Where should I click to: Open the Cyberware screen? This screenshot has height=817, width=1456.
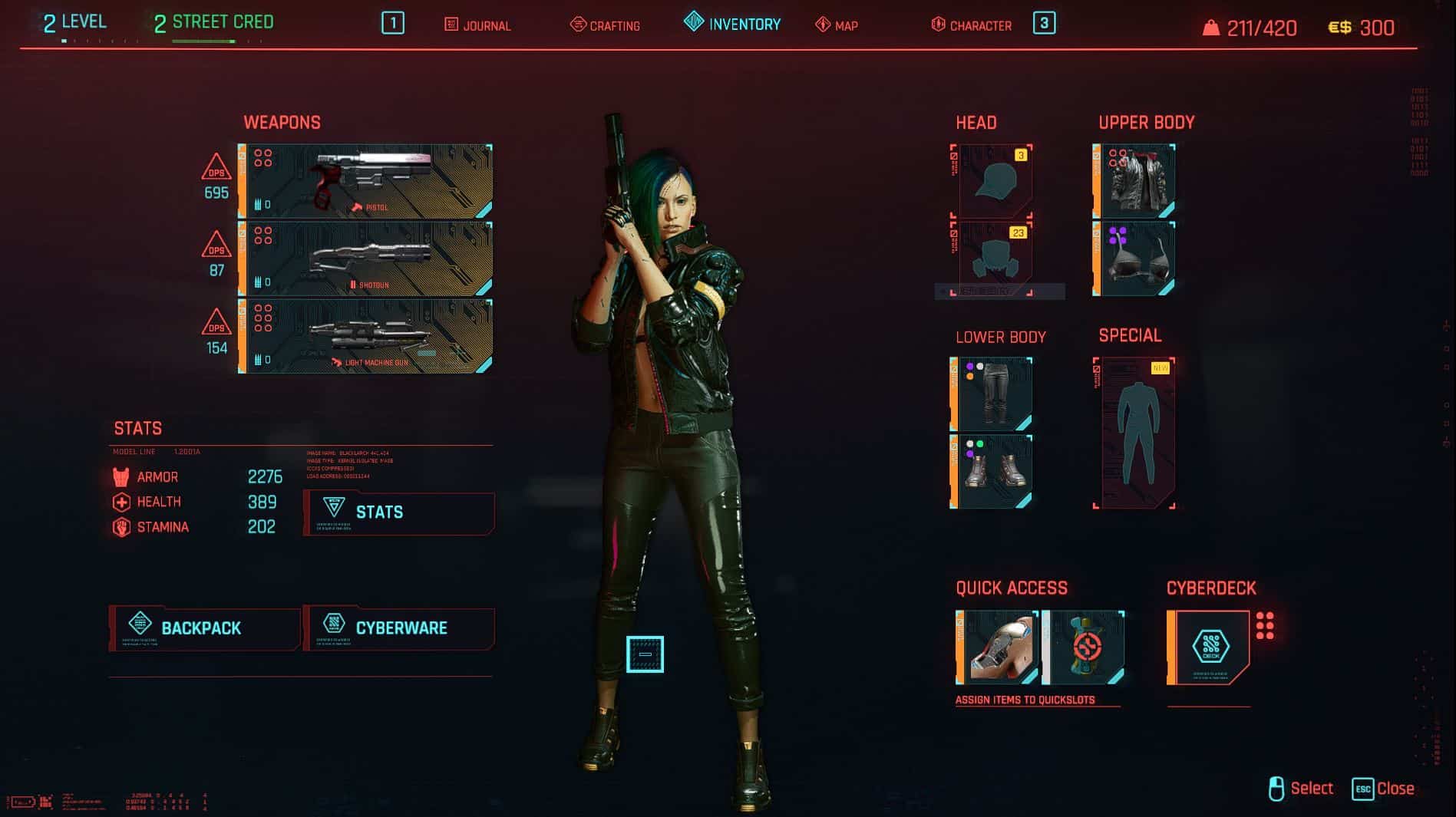[x=399, y=628]
